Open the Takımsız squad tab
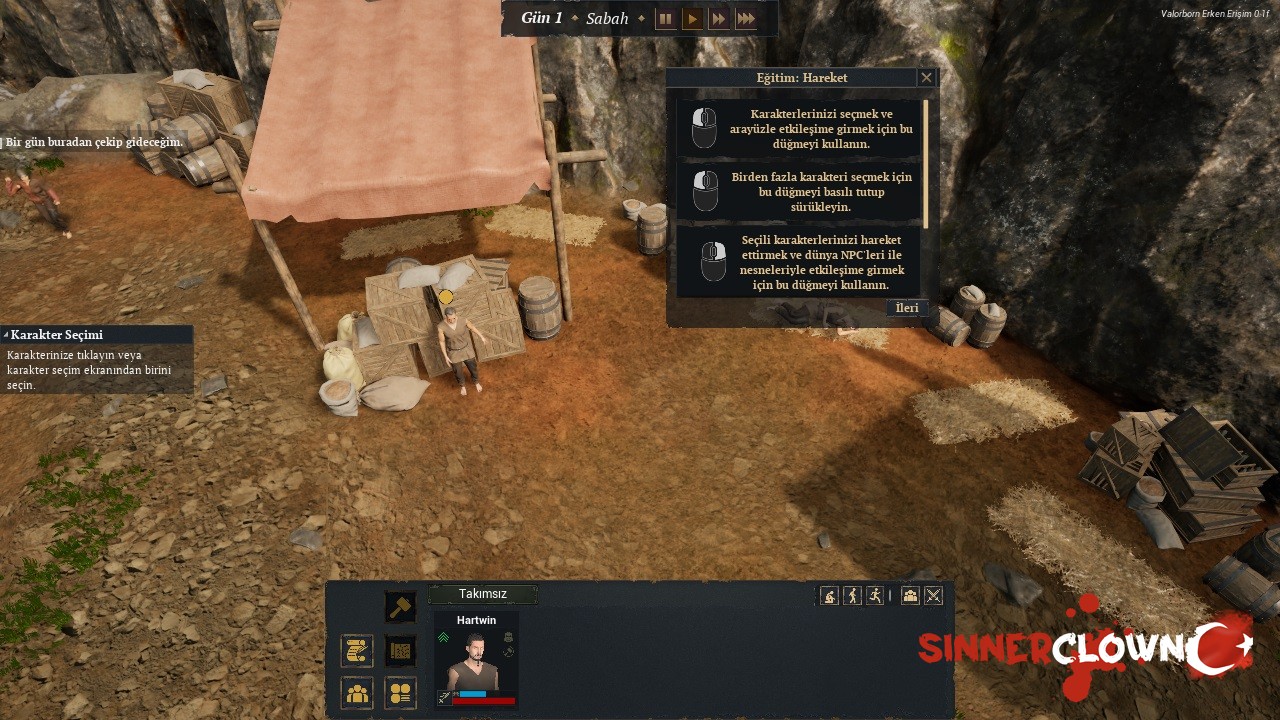 483,594
